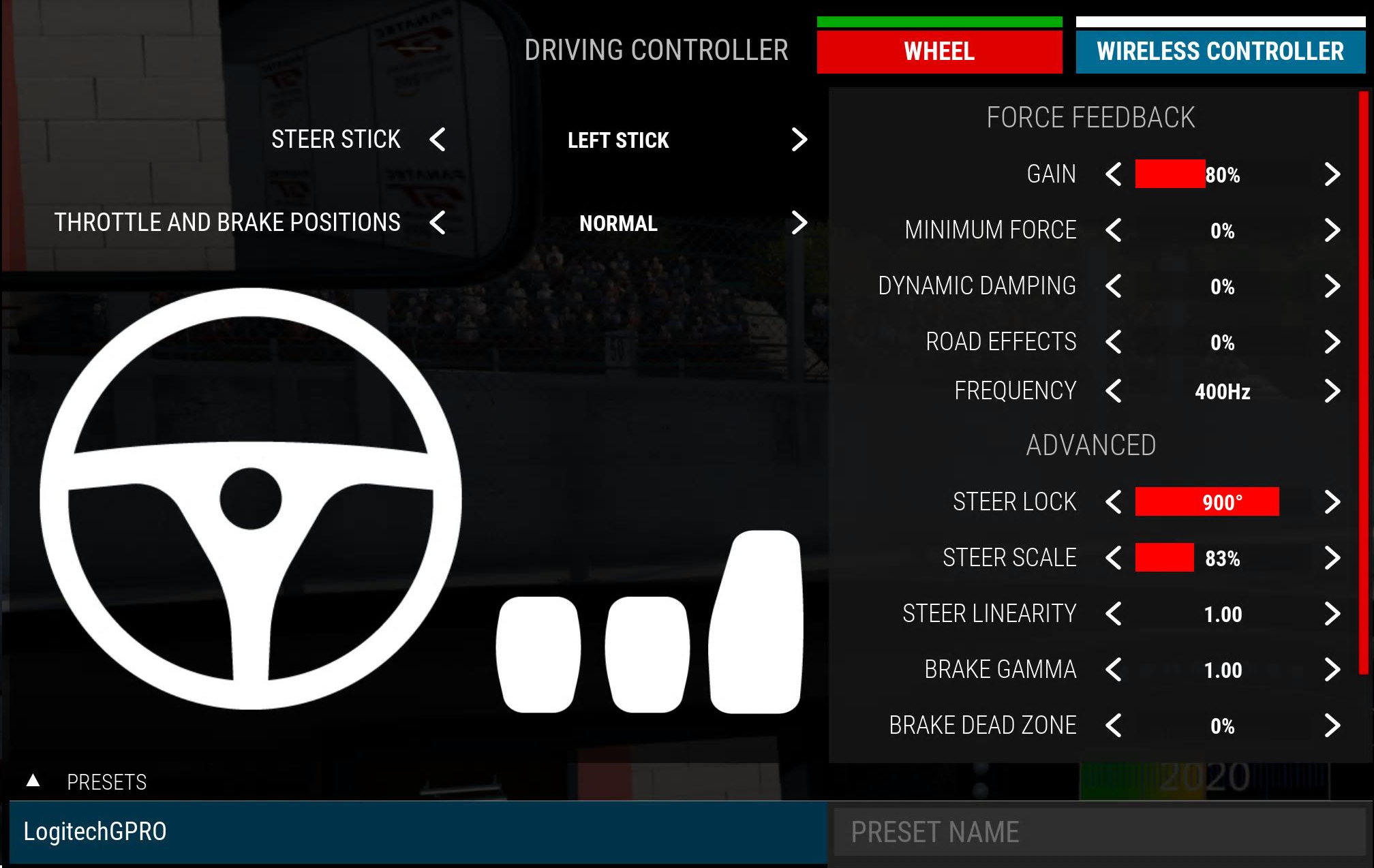Click the red settings scrollbar

coord(1363,382)
